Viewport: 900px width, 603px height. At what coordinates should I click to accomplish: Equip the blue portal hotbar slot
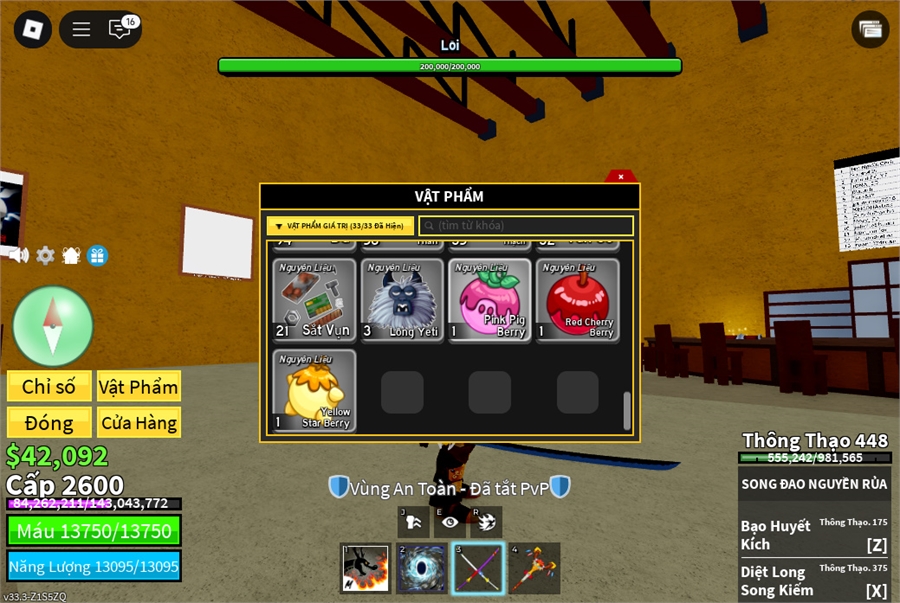coord(422,568)
